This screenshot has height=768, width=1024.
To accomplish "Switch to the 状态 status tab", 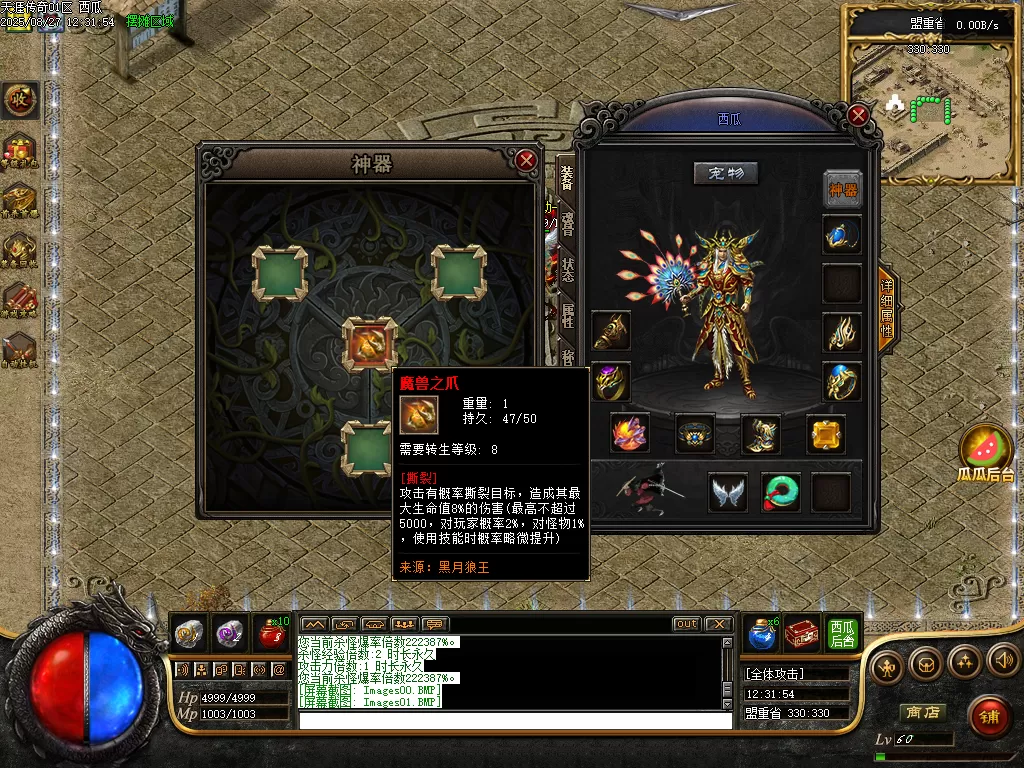I will 567,270.
